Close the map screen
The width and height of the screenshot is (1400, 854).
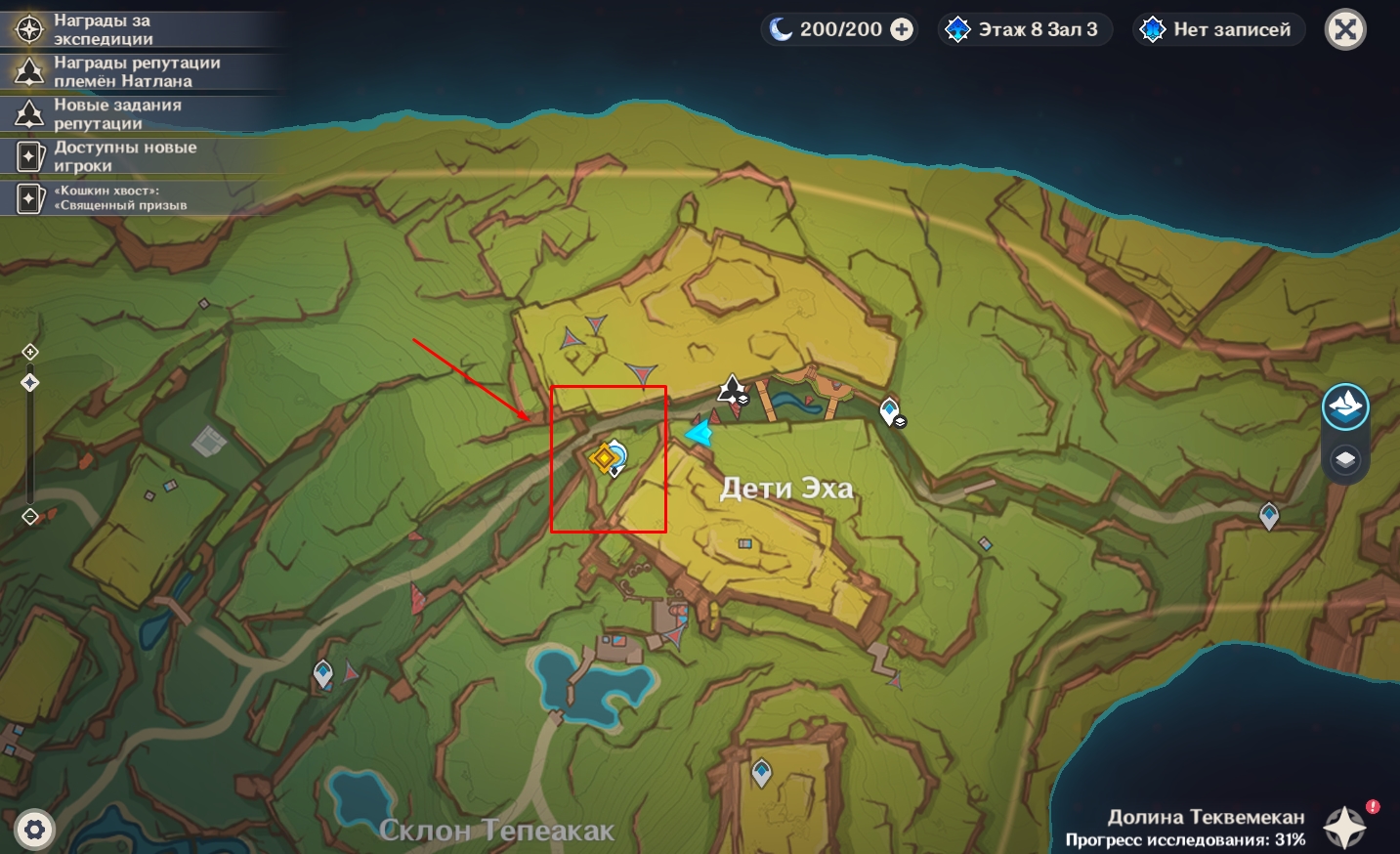pos(1345,30)
